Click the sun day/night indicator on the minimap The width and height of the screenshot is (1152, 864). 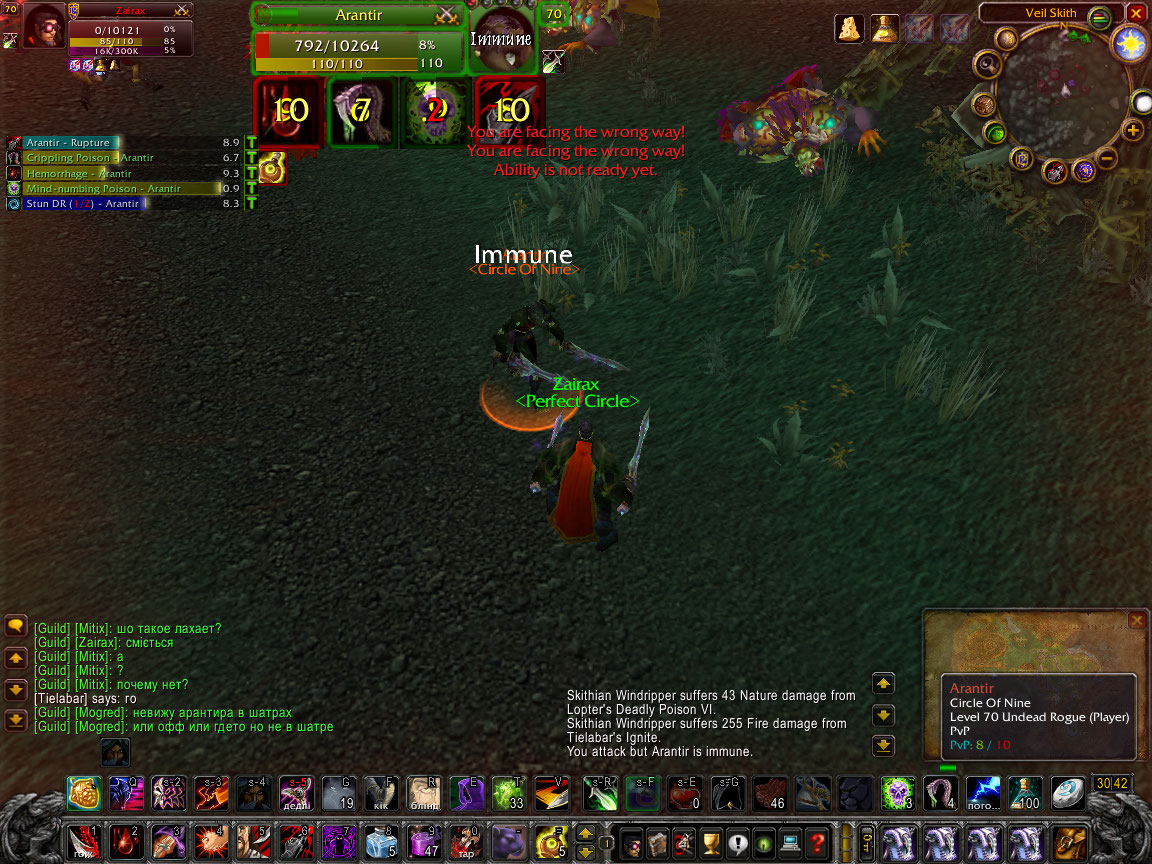tap(1131, 44)
